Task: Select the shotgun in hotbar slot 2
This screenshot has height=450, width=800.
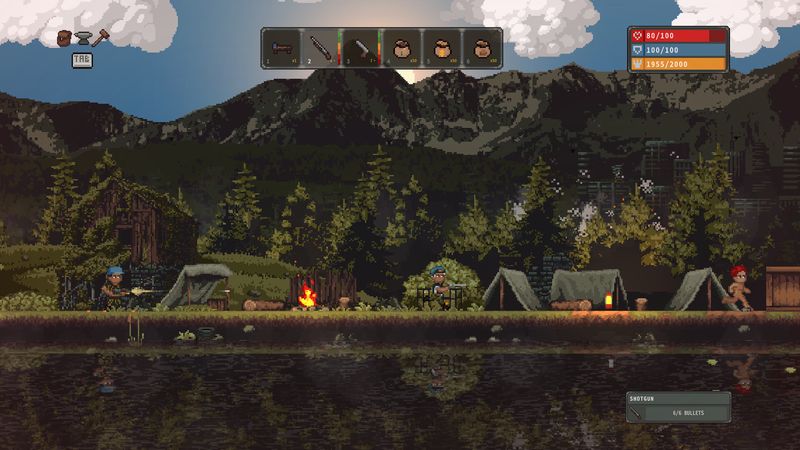Action: pyautogui.click(x=321, y=47)
